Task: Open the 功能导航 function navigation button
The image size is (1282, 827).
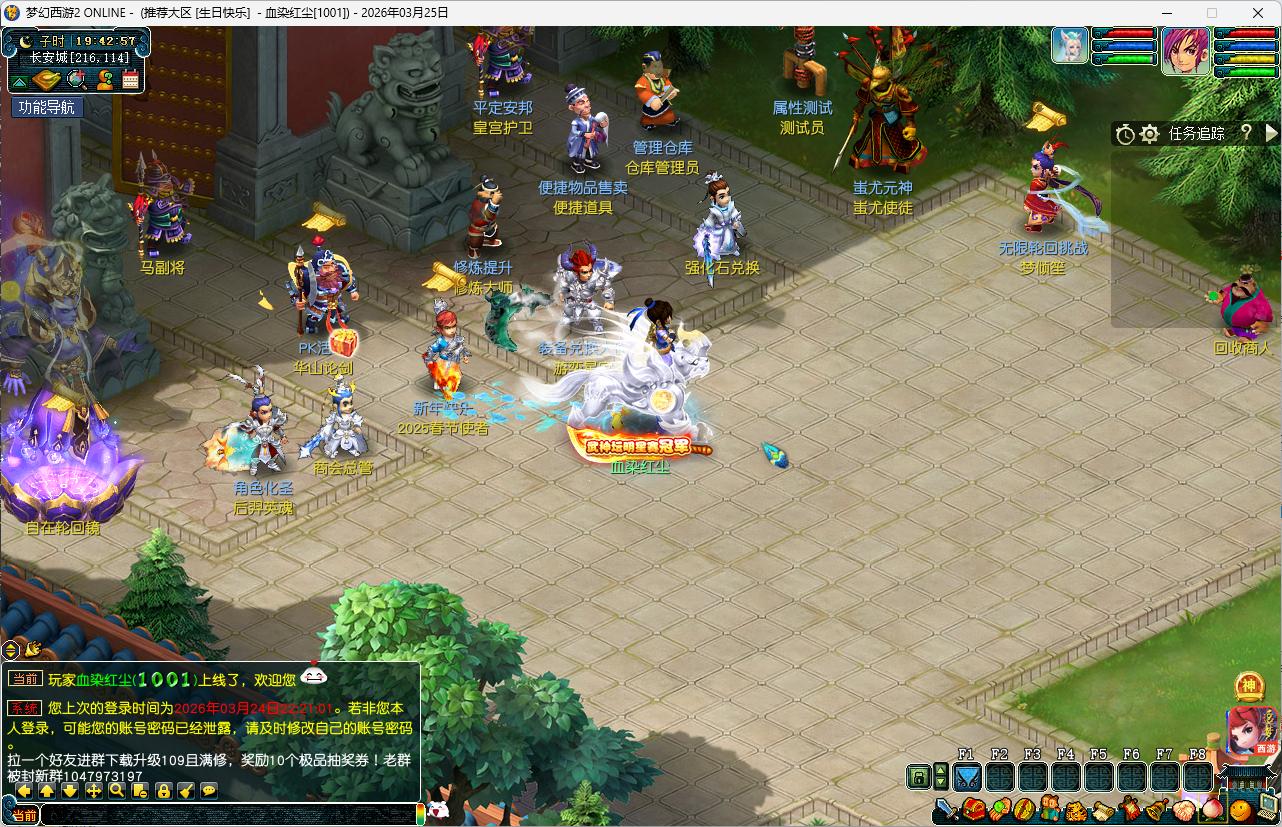Action: (x=47, y=107)
